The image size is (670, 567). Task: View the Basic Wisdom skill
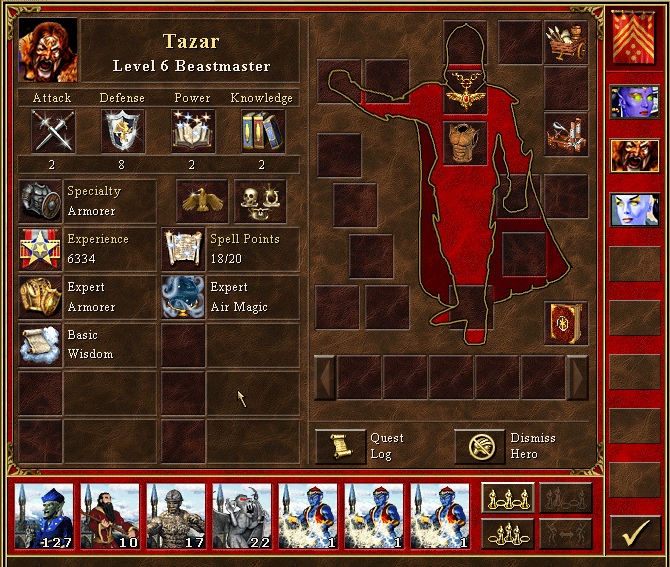pos(41,344)
